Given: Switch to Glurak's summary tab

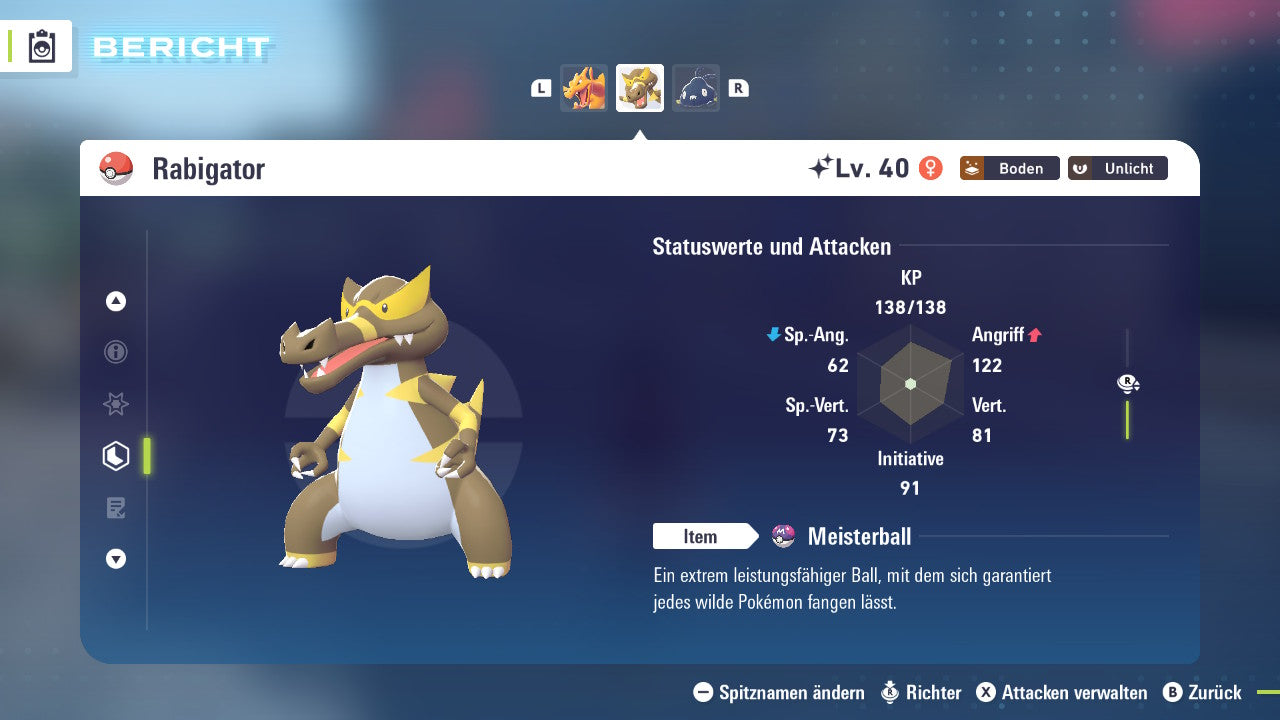Looking at the screenshot, I should [584, 87].
